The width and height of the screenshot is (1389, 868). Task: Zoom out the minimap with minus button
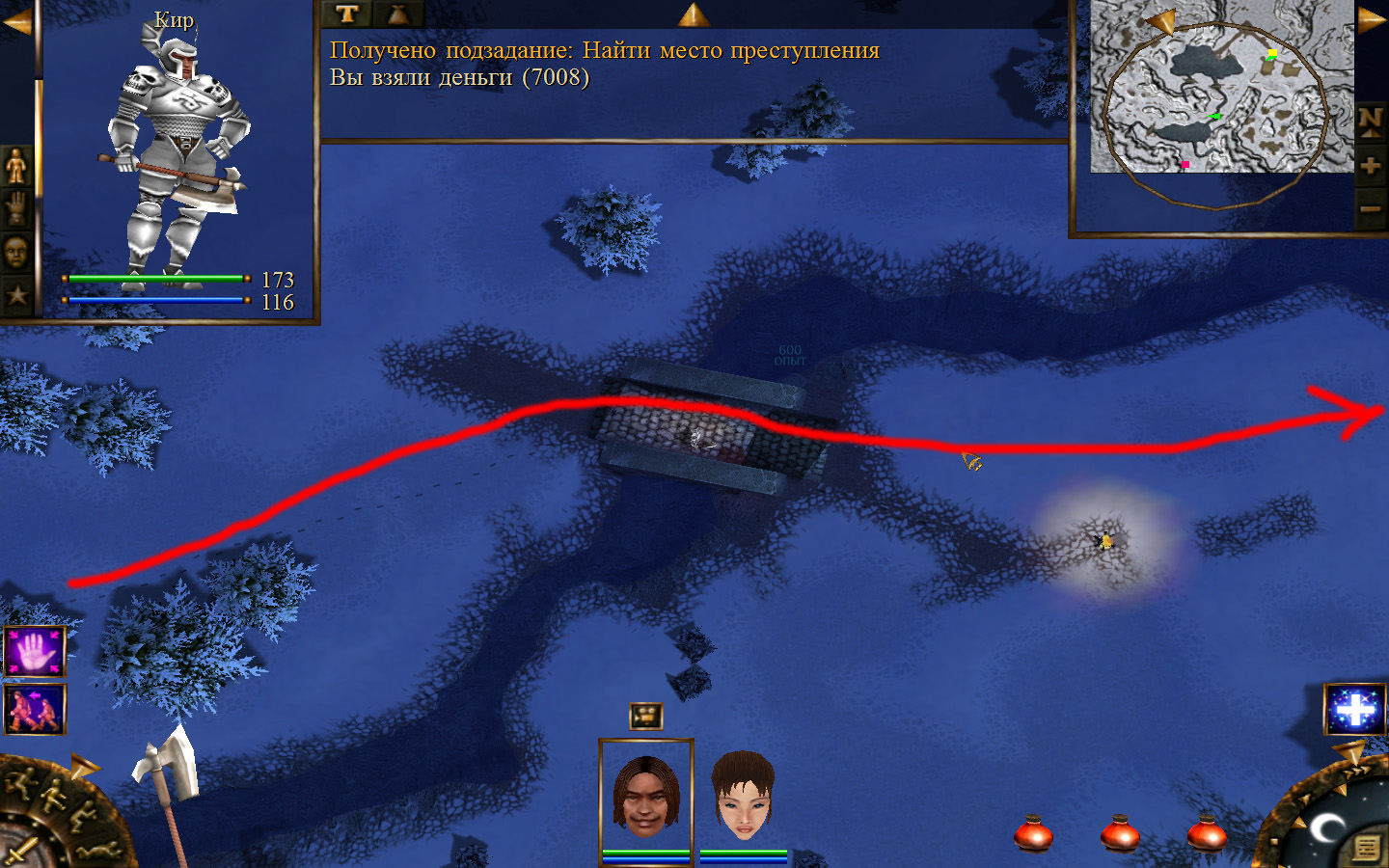coord(1371,207)
